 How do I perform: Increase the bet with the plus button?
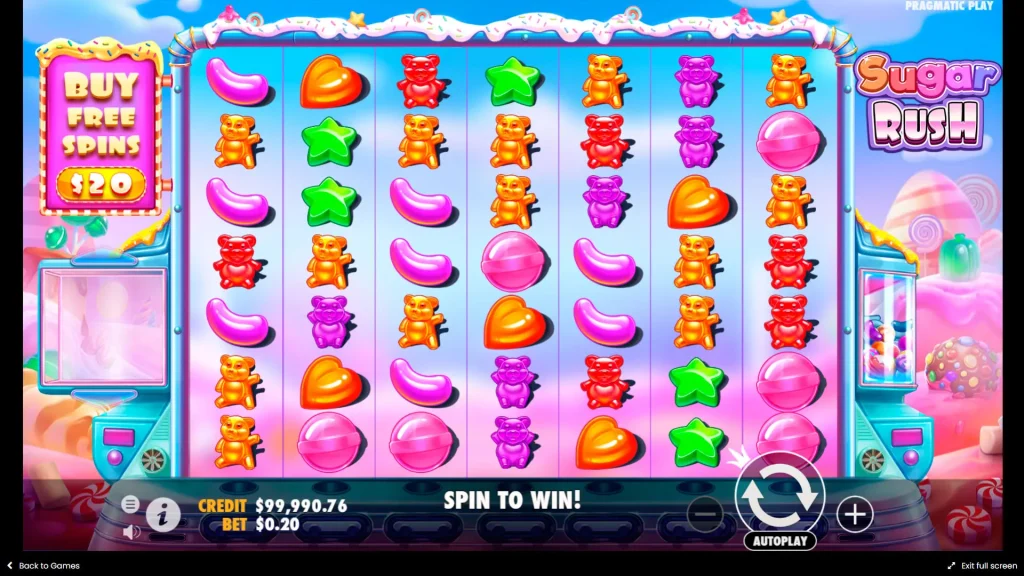click(854, 514)
